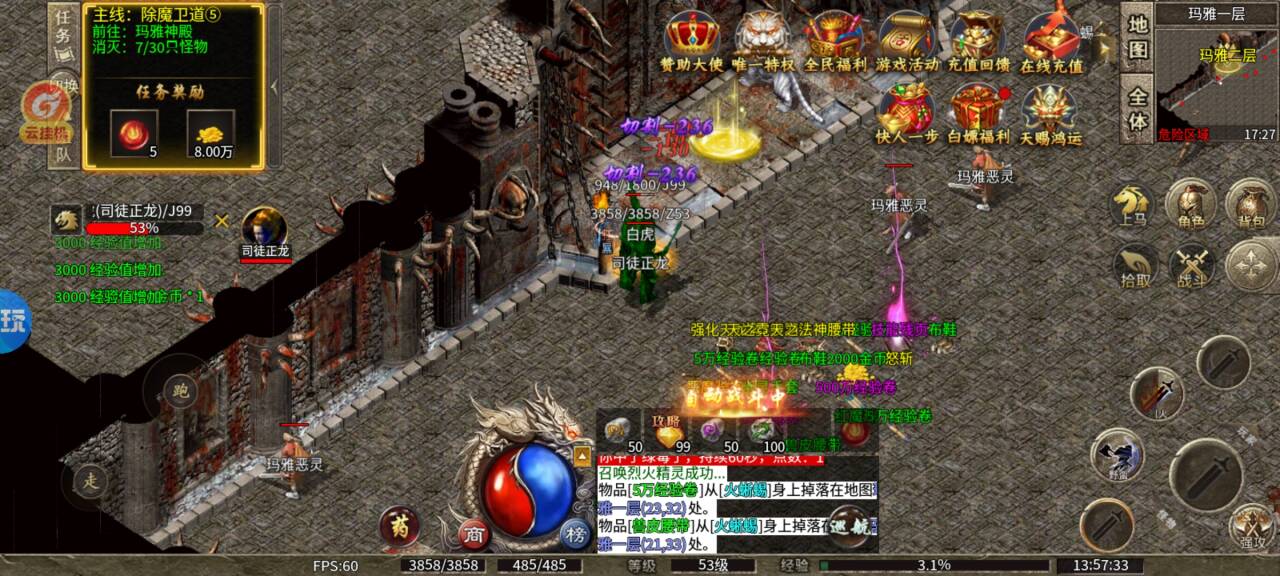1280x576 pixels.
Task: Open the 赞助大使 crown icon
Action: coord(690,40)
